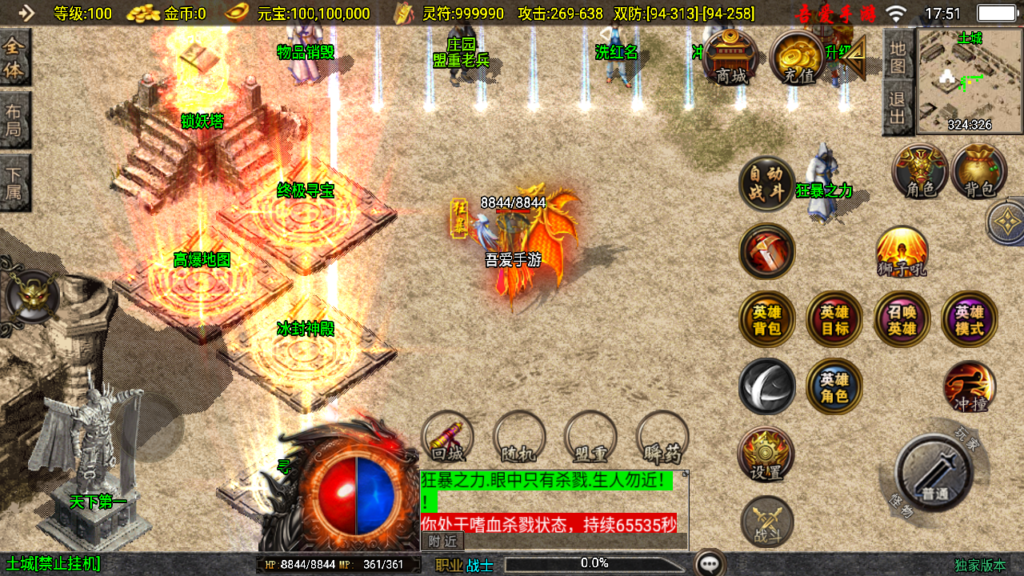
Task: Open the 设置 settings menu
Action: tap(767, 454)
